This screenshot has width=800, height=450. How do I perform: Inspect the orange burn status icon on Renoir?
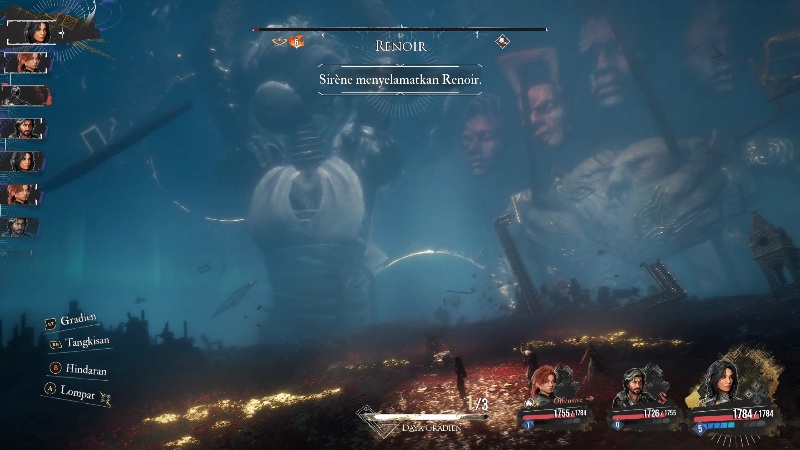coord(296,42)
